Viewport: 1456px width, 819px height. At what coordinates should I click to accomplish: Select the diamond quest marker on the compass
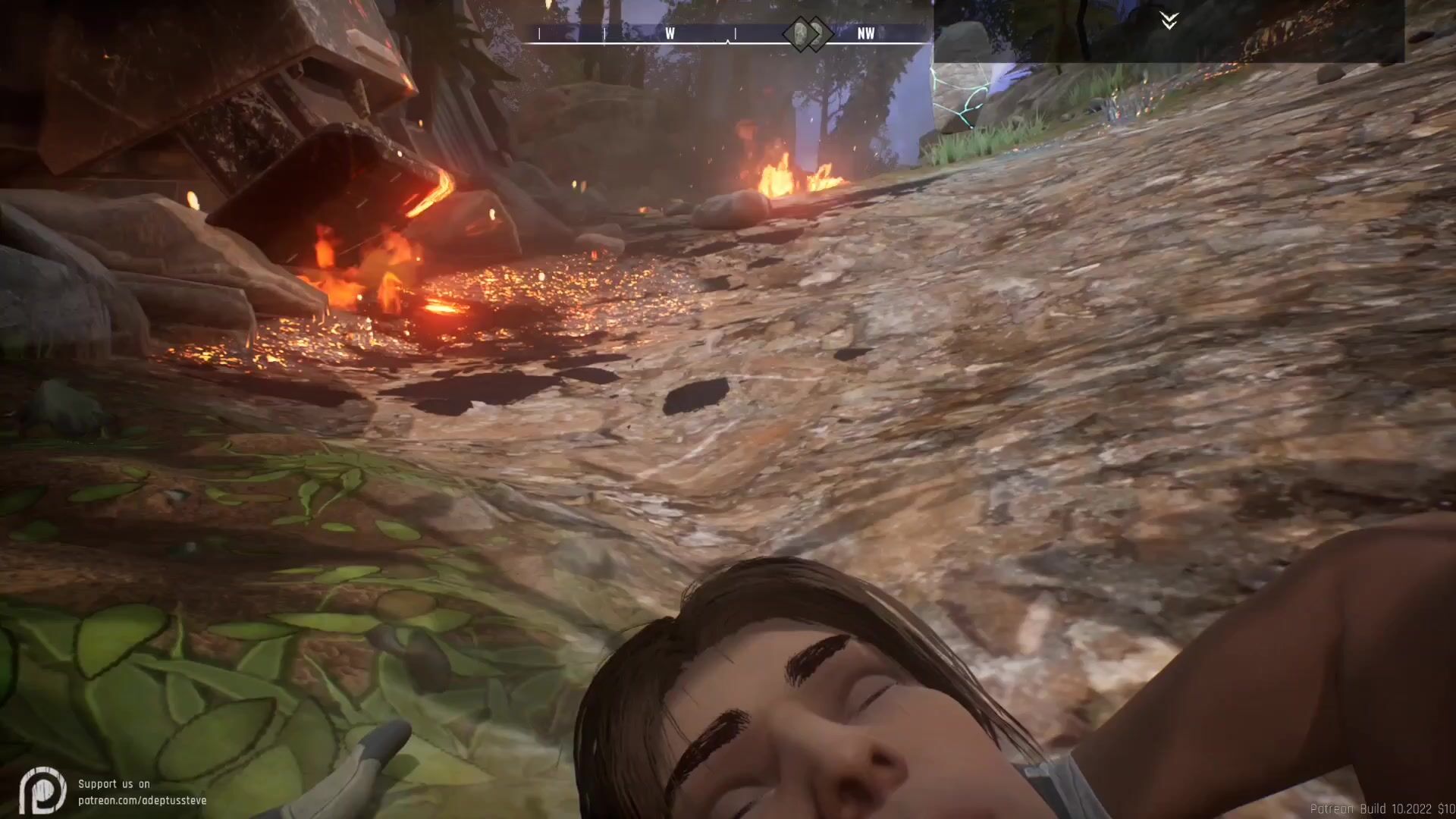(x=806, y=33)
